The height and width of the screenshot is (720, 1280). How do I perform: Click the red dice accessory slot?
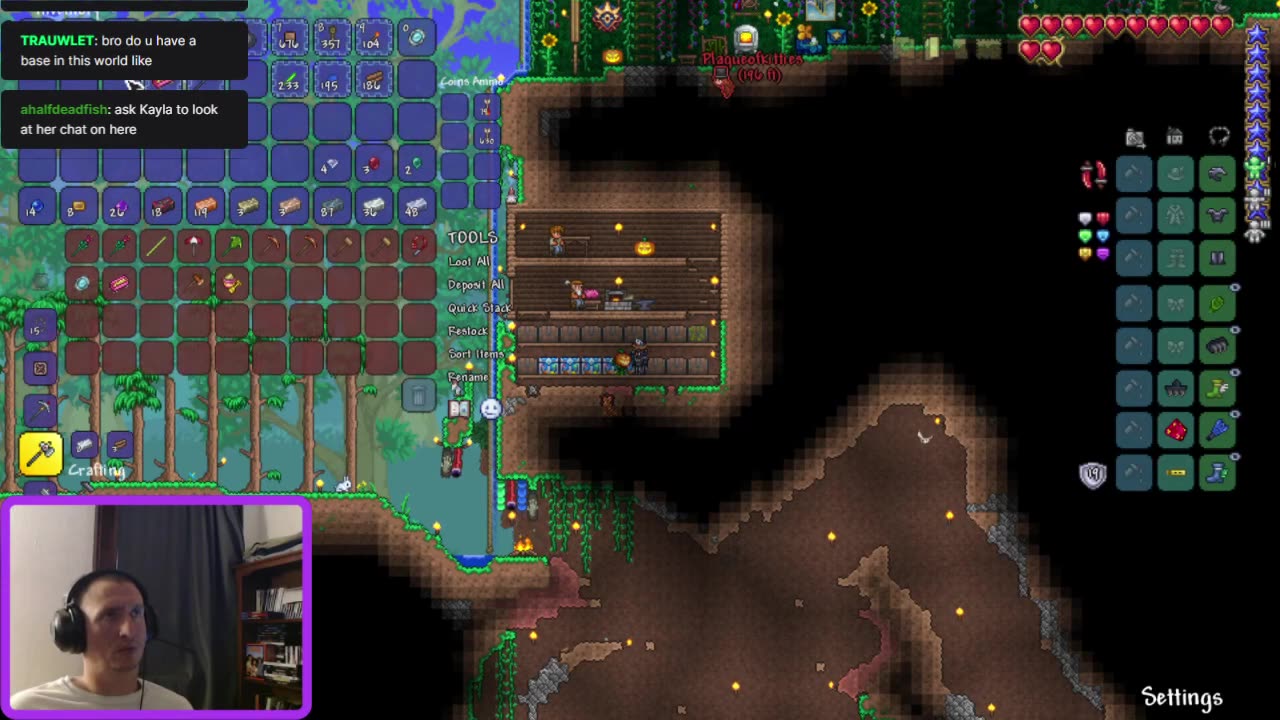point(1175,428)
